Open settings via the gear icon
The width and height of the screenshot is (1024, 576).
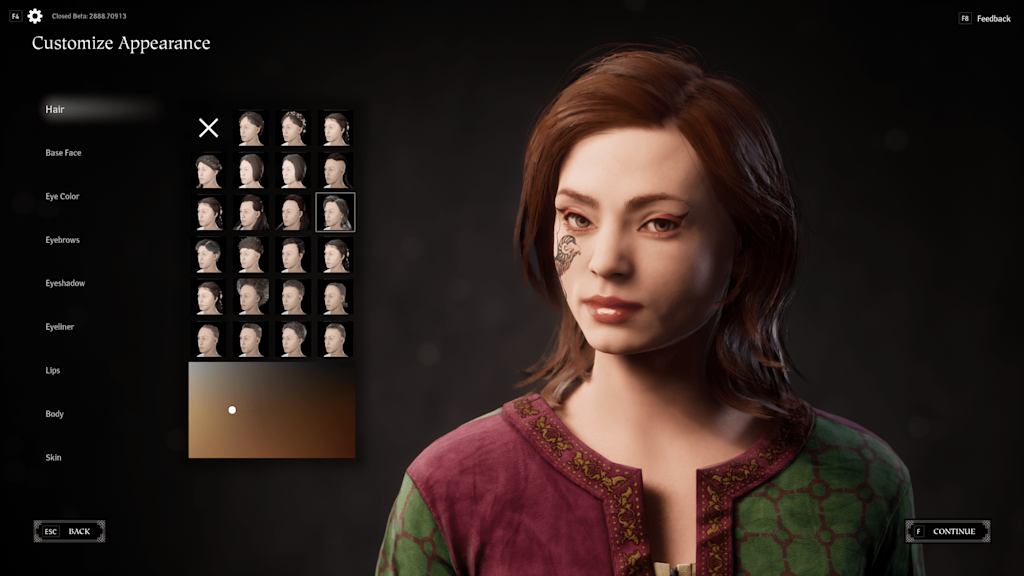click(35, 16)
